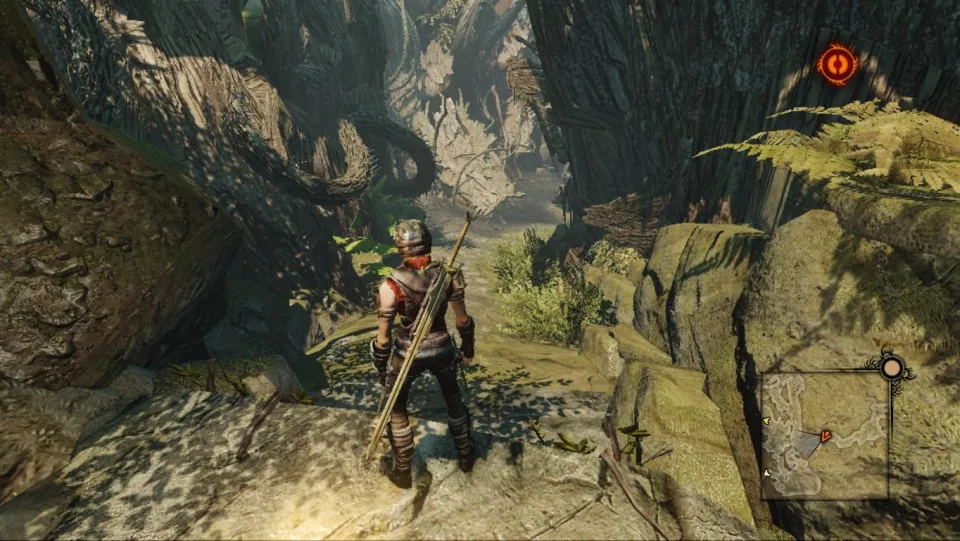960x541 pixels.
Task: Select the round orb on the minimap frame
Action: tap(892, 367)
